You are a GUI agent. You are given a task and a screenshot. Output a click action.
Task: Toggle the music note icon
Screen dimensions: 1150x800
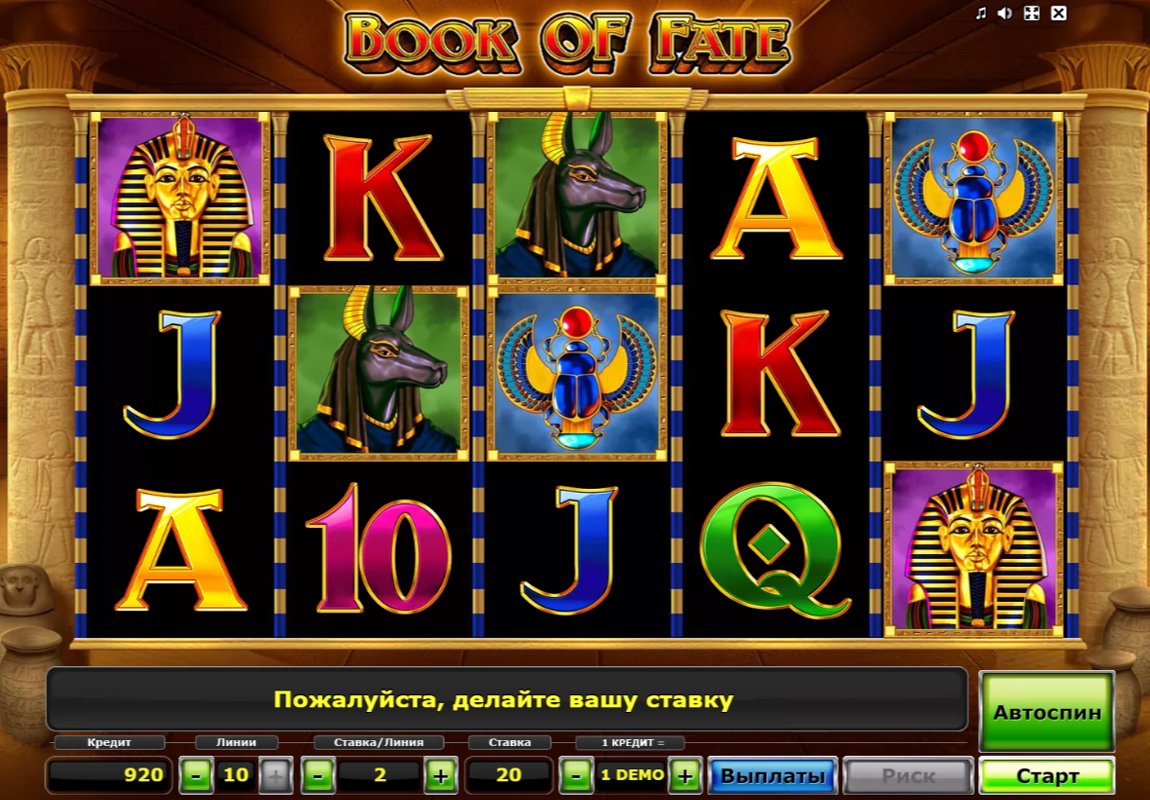point(981,13)
